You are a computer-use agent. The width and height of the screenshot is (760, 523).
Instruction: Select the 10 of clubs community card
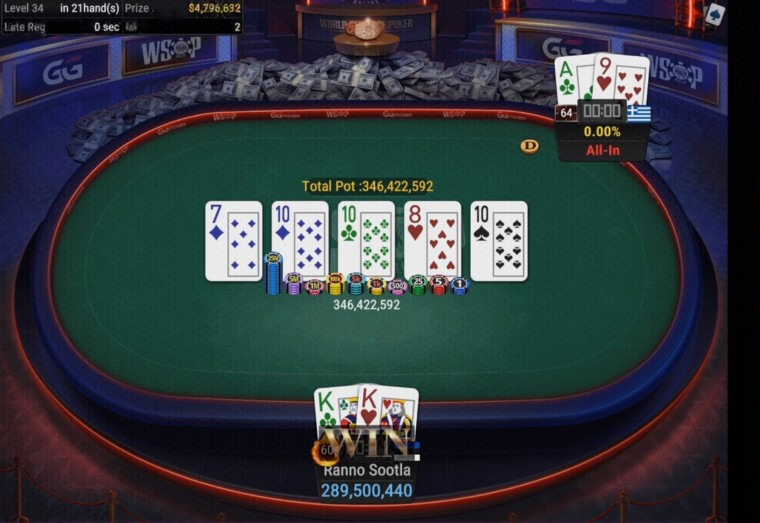click(x=366, y=241)
